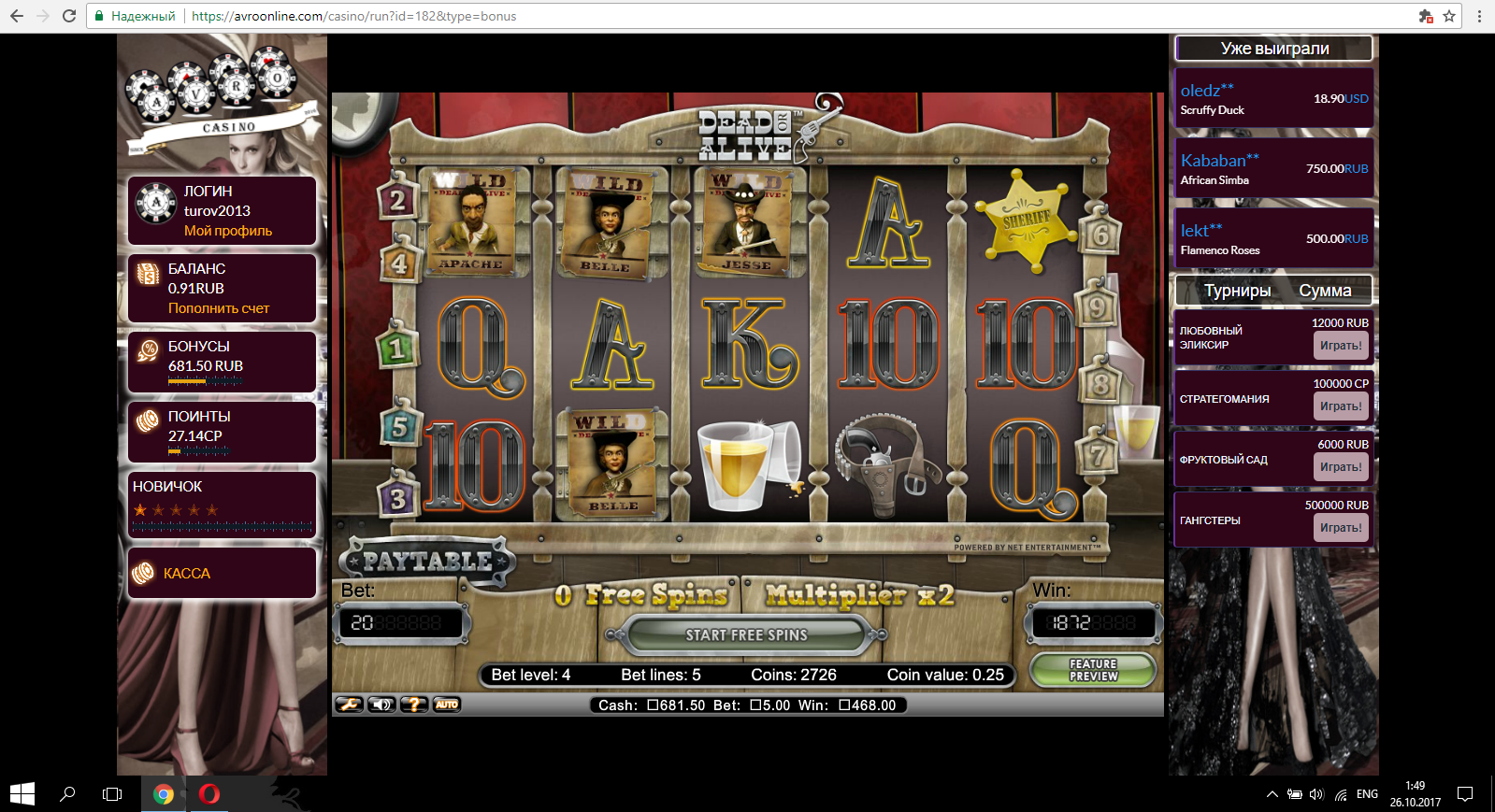Open the 'Мой профиль' profile link

pos(228,231)
